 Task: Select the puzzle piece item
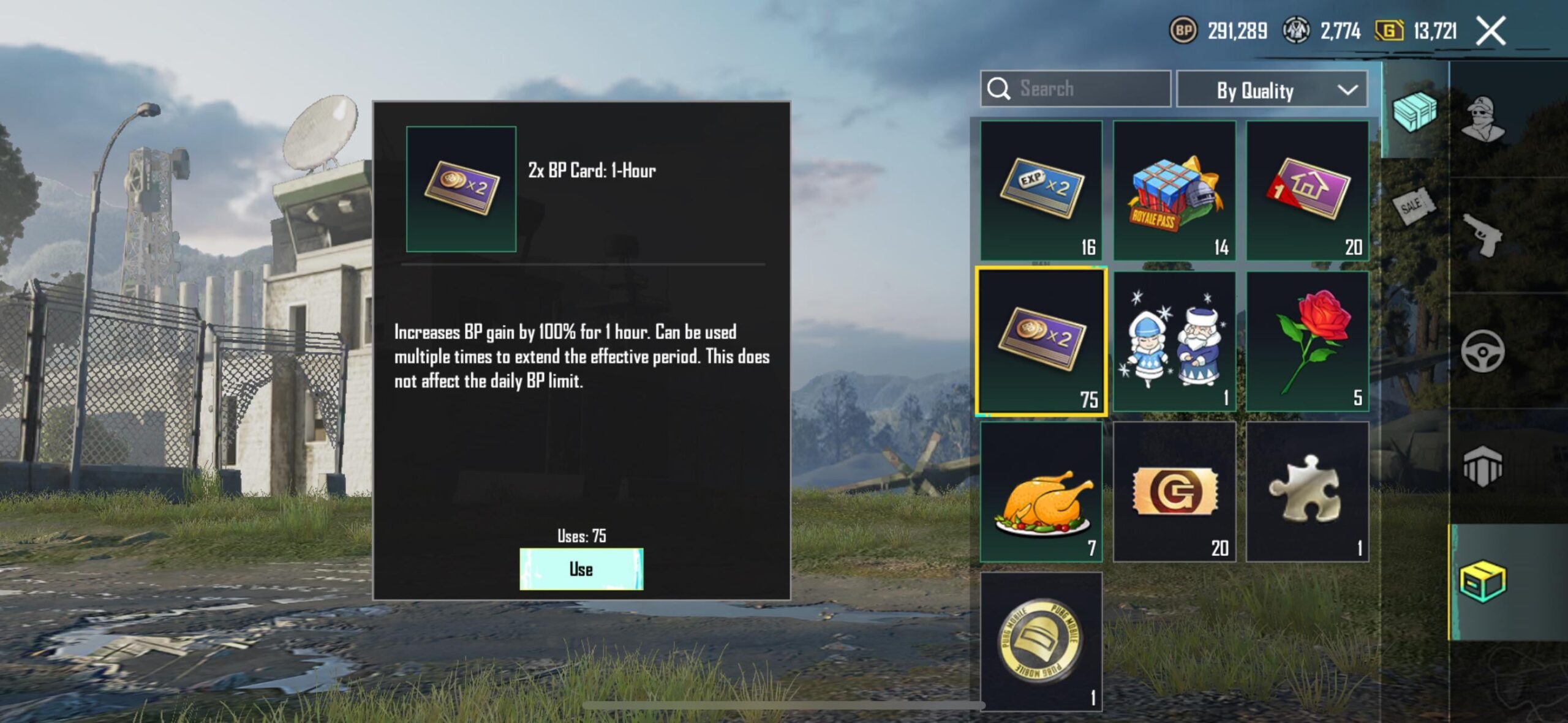click(1308, 490)
